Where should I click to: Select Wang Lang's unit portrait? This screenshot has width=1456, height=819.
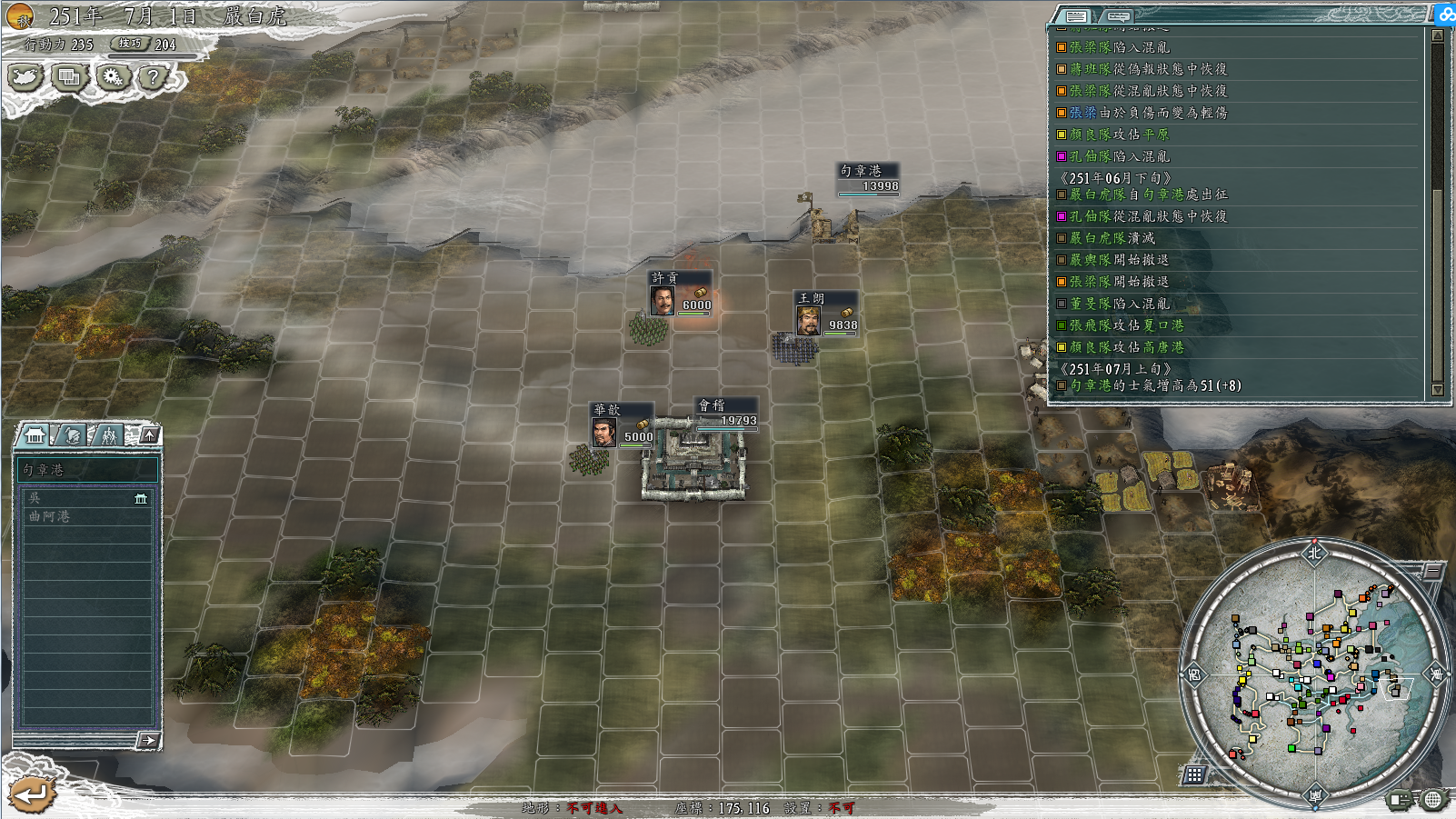tap(808, 321)
